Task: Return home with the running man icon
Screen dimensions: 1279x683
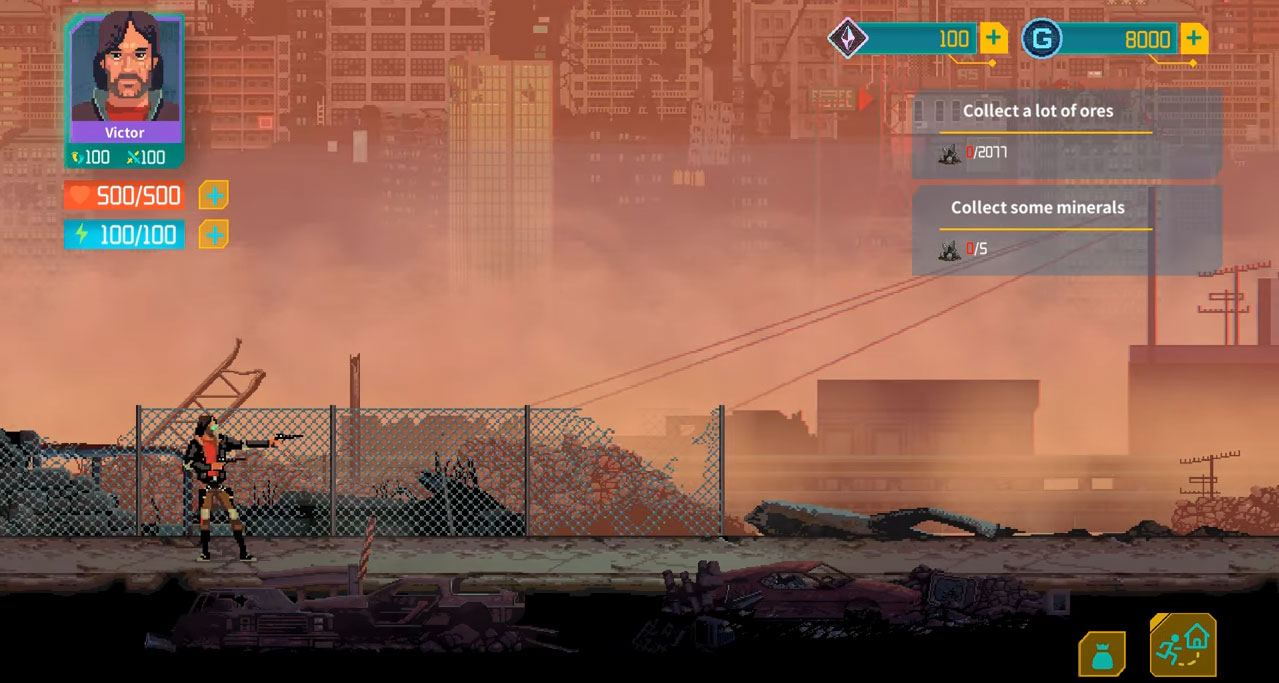Action: (1183, 645)
